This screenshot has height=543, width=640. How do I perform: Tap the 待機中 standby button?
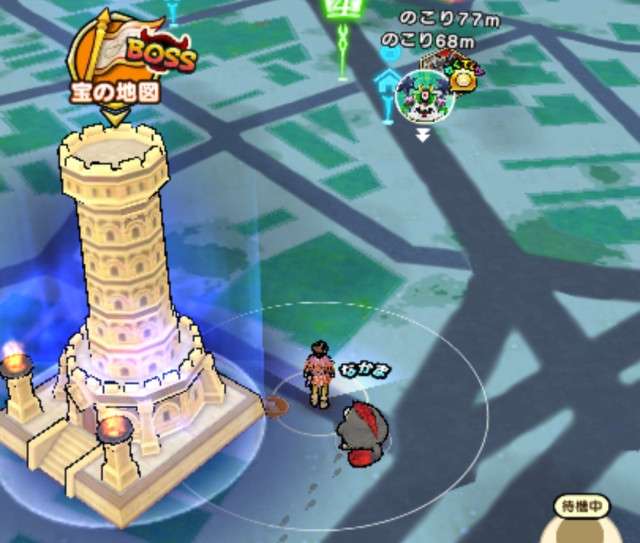(583, 508)
